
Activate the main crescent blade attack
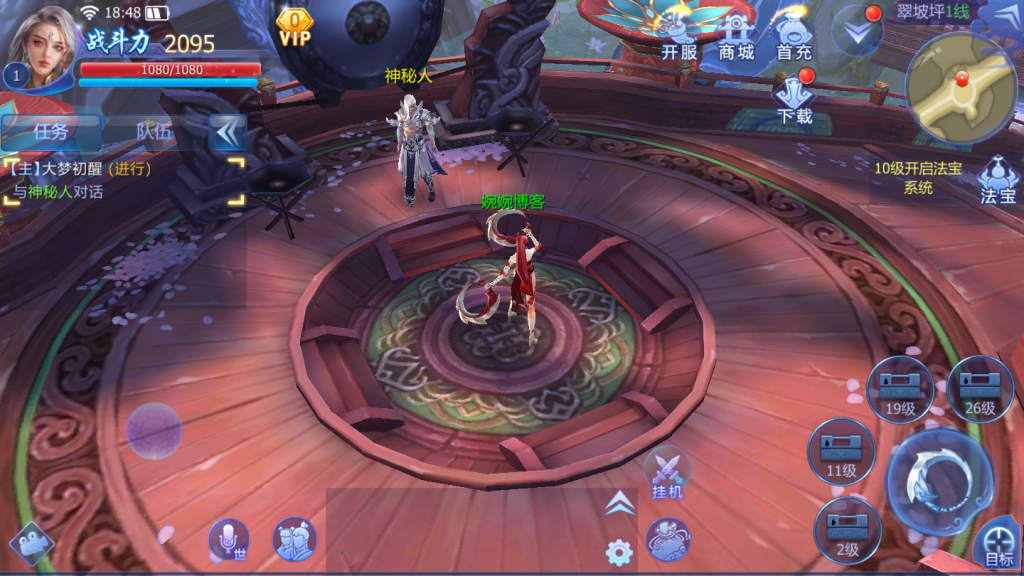tap(939, 483)
